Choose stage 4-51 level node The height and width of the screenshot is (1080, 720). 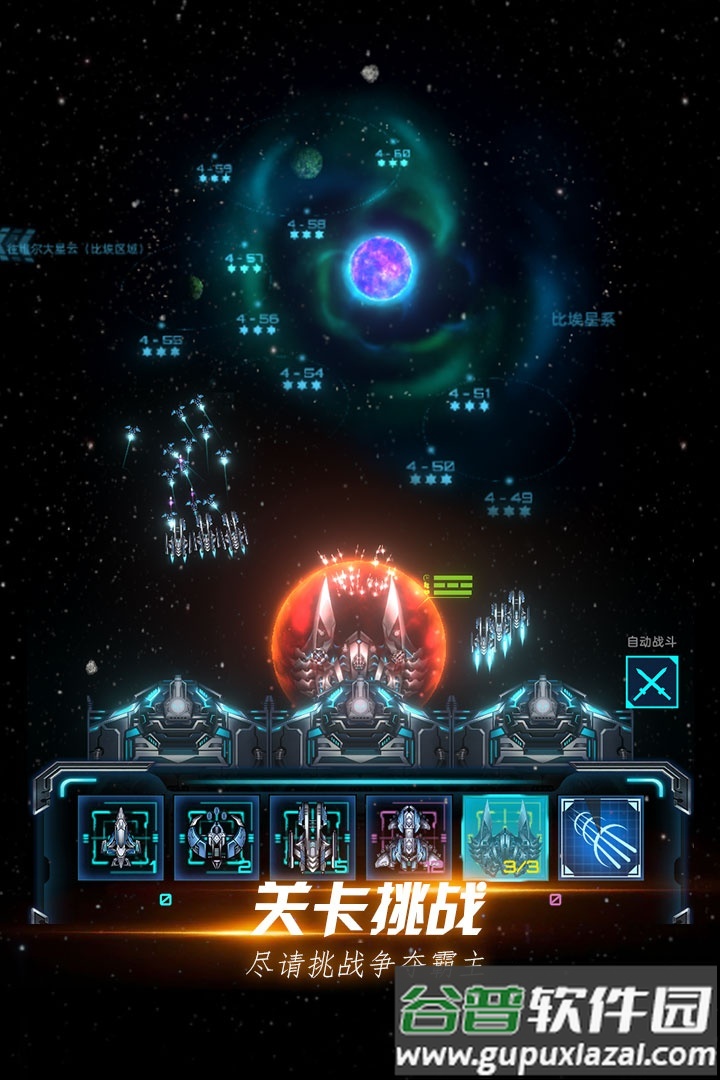pos(470,399)
